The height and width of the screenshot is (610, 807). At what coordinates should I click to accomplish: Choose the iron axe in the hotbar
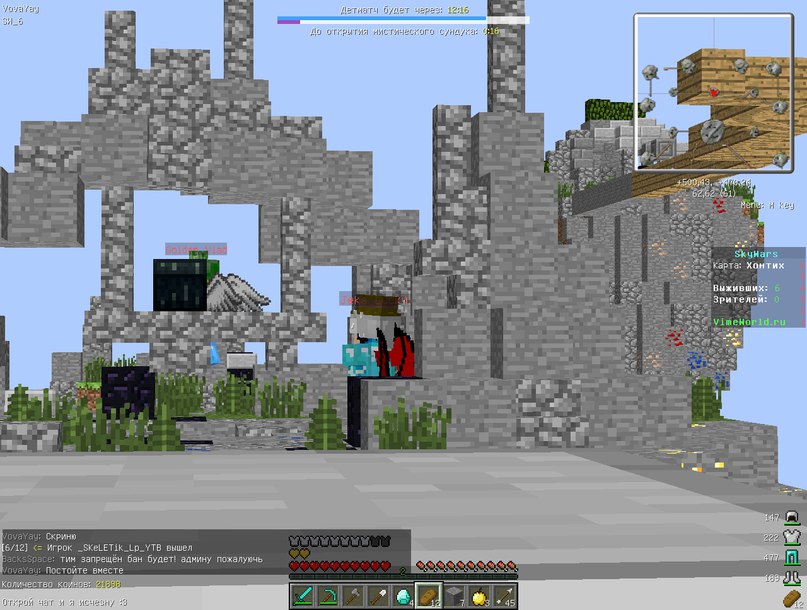point(354,596)
